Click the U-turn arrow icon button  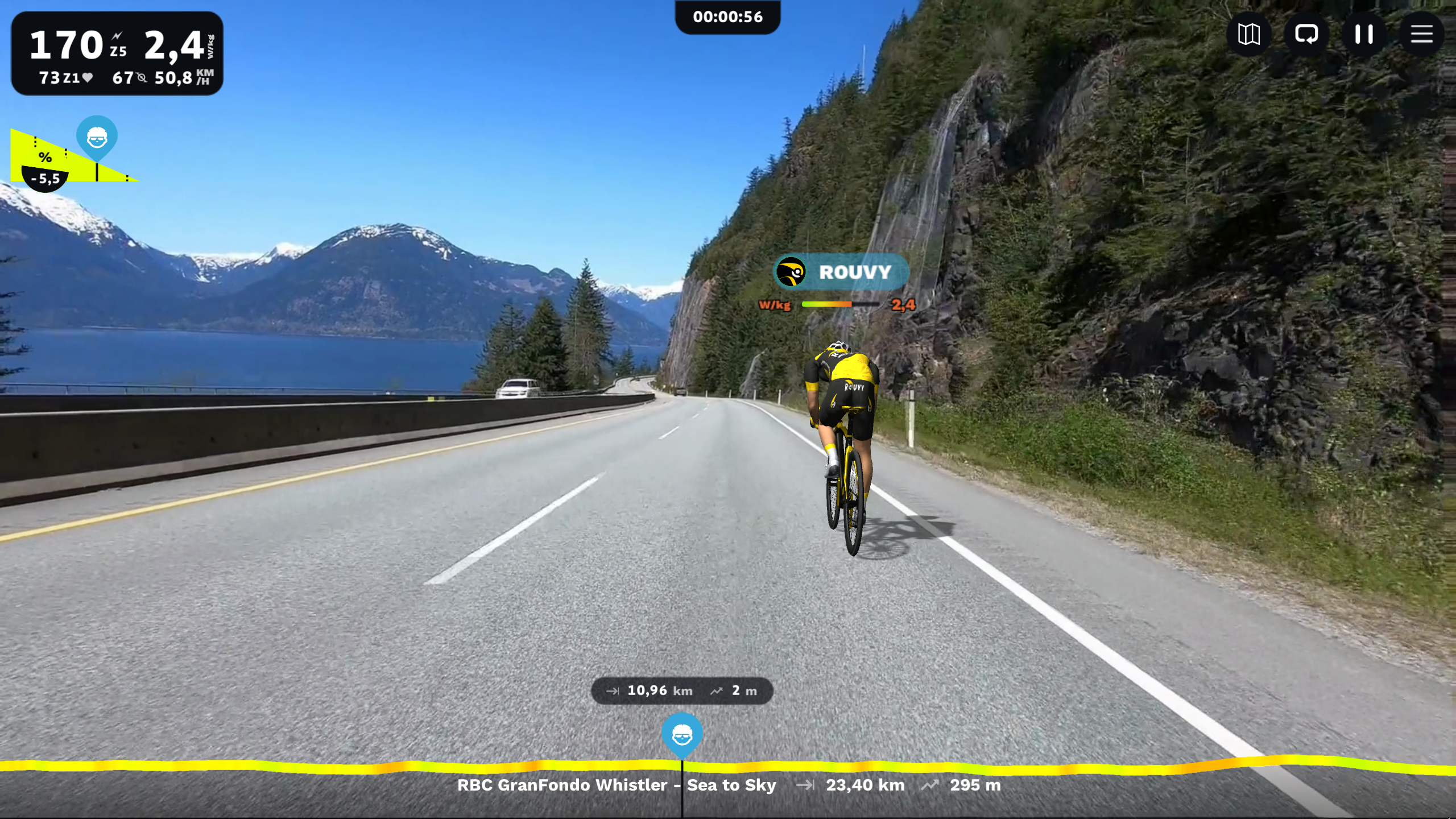click(x=1306, y=35)
